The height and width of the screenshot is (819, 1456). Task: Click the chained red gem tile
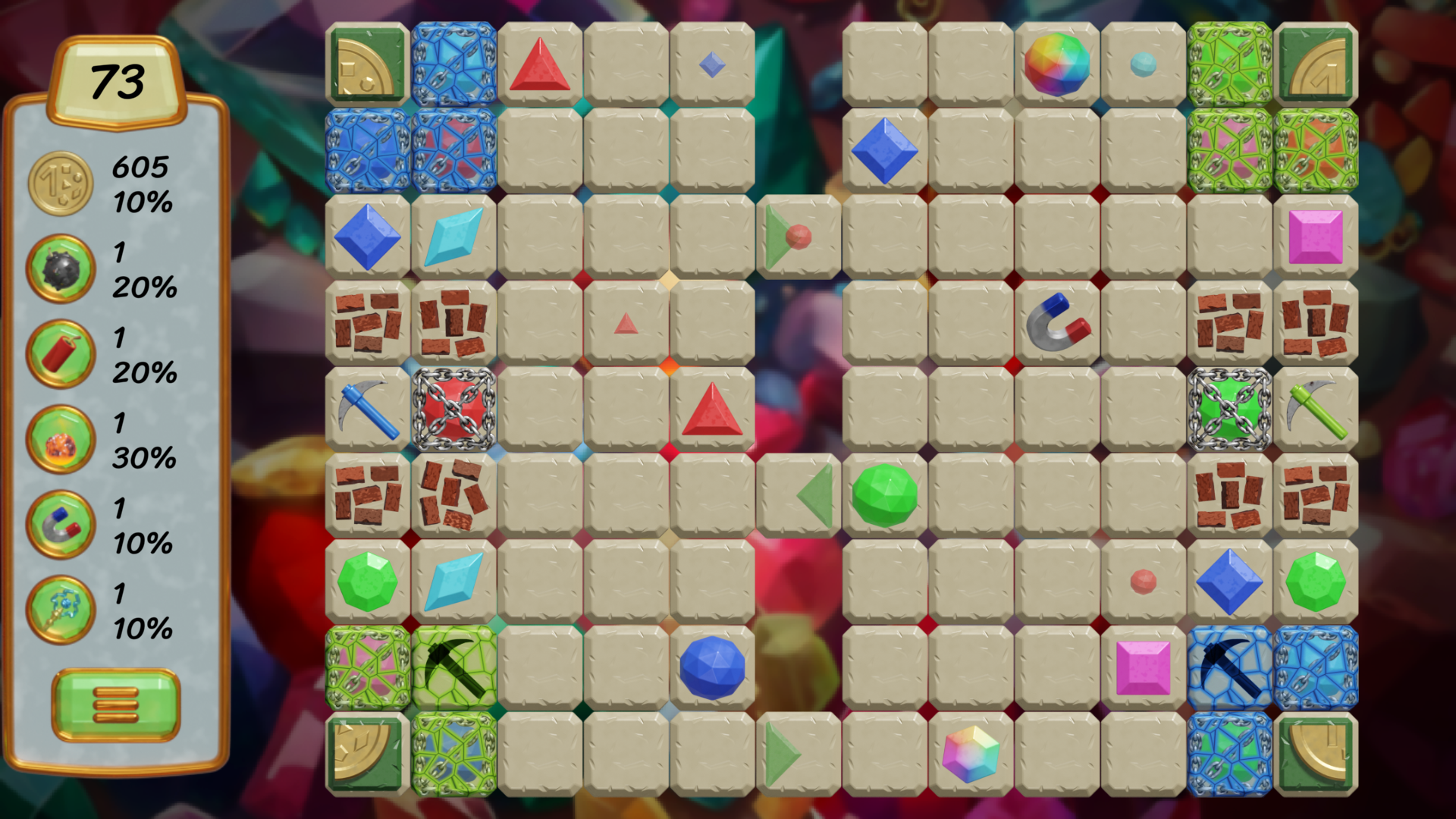[453, 409]
